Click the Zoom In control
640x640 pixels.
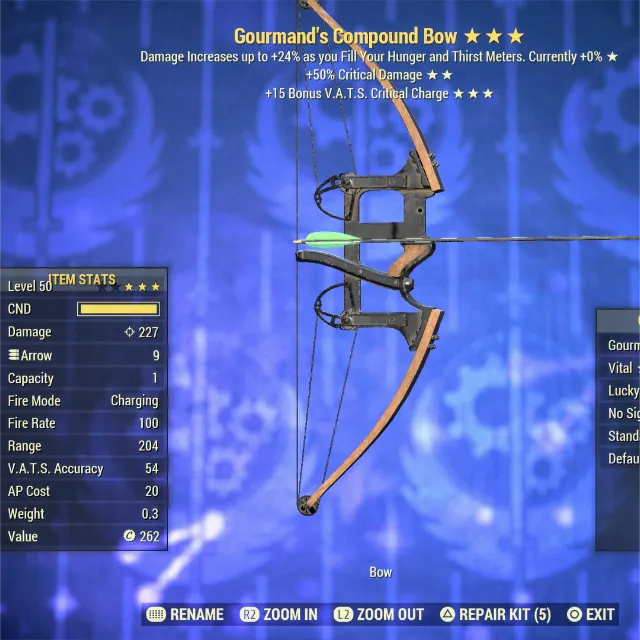(x=279, y=614)
